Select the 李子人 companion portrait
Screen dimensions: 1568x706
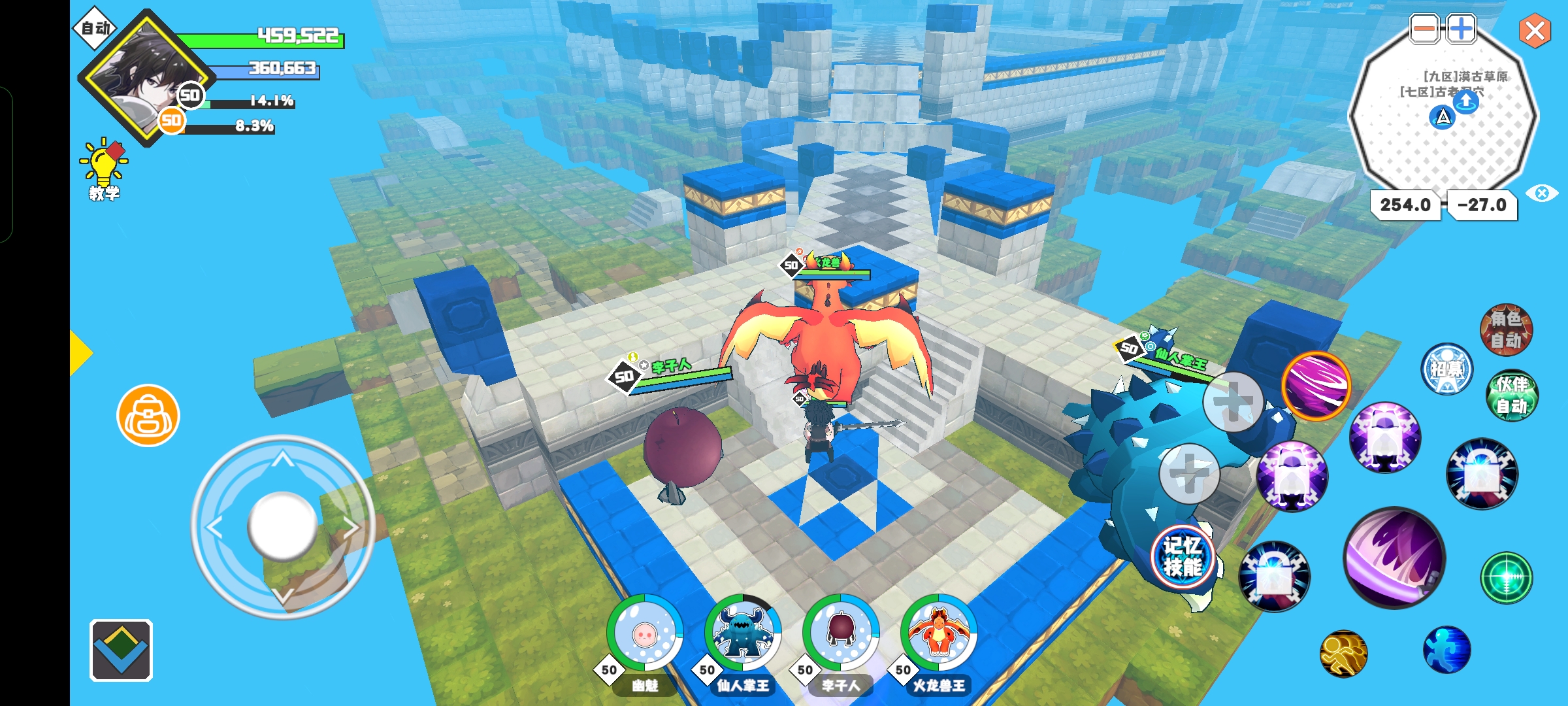(x=841, y=633)
